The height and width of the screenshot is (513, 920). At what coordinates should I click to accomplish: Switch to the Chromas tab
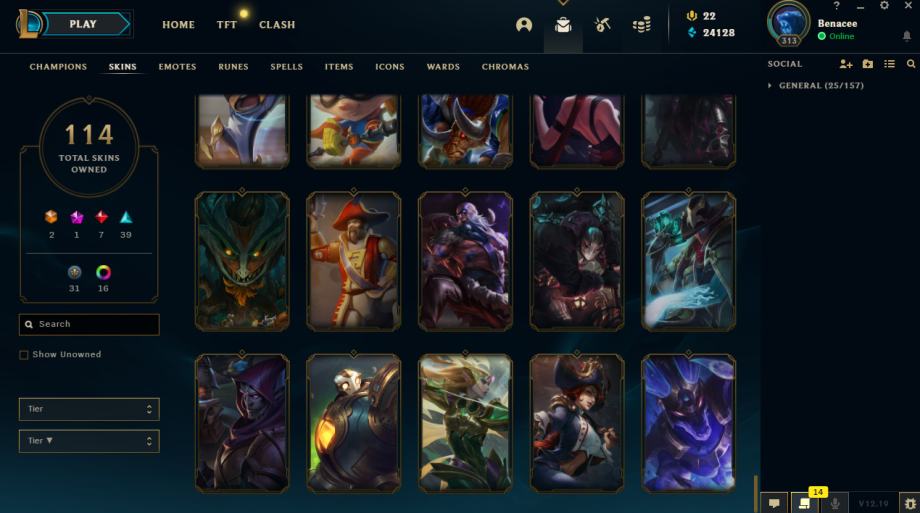[505, 67]
